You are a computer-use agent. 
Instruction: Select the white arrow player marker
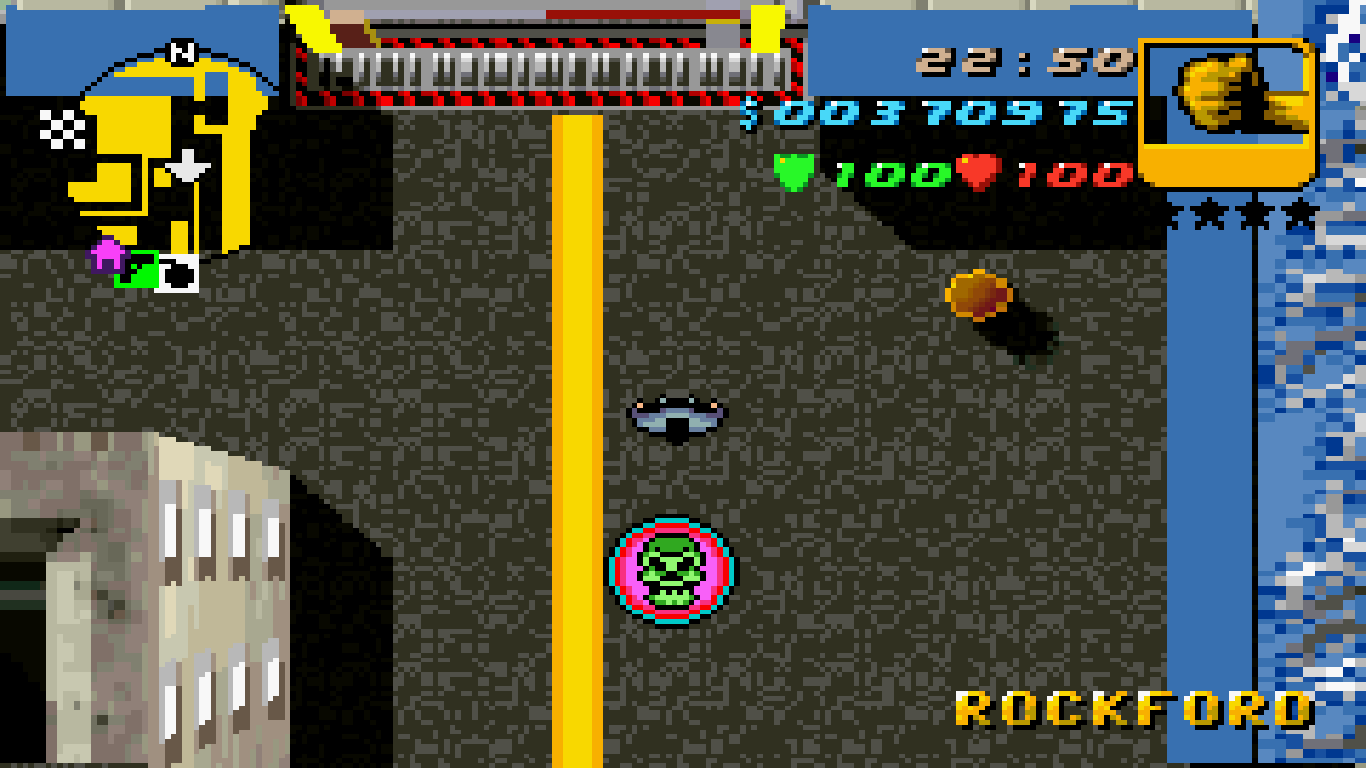click(187, 167)
